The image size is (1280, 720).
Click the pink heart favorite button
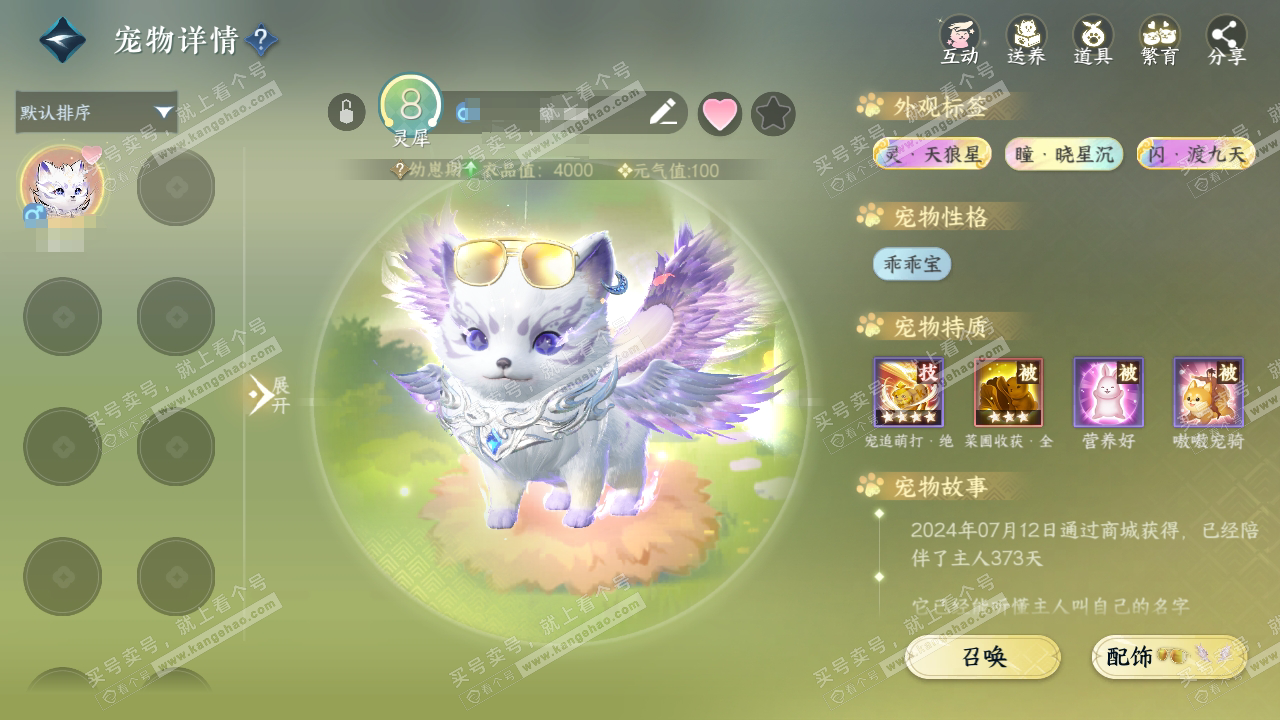[719, 114]
